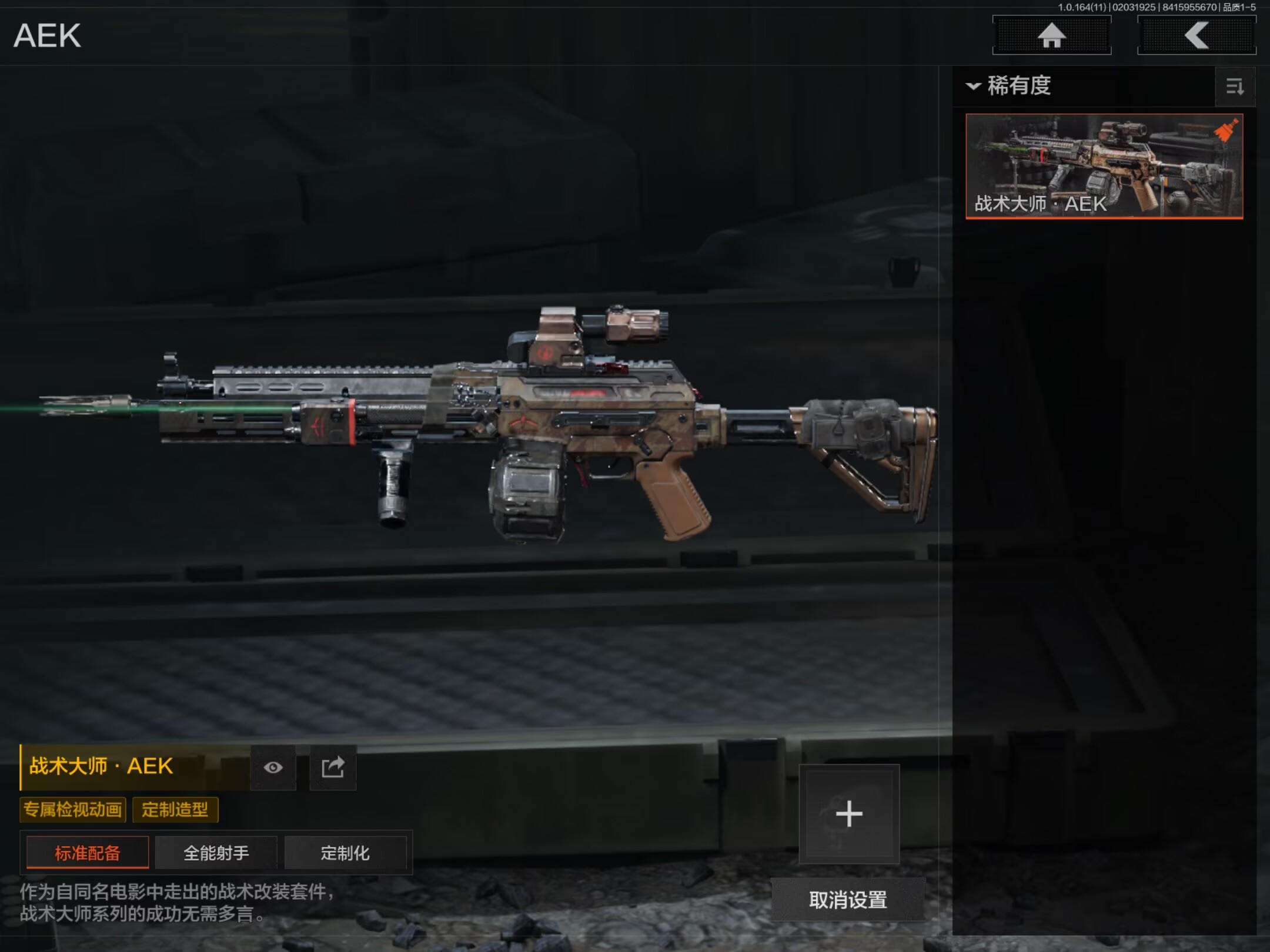The width and height of the screenshot is (1270, 952).
Task: Click the 取消设置 button
Action: (x=848, y=900)
